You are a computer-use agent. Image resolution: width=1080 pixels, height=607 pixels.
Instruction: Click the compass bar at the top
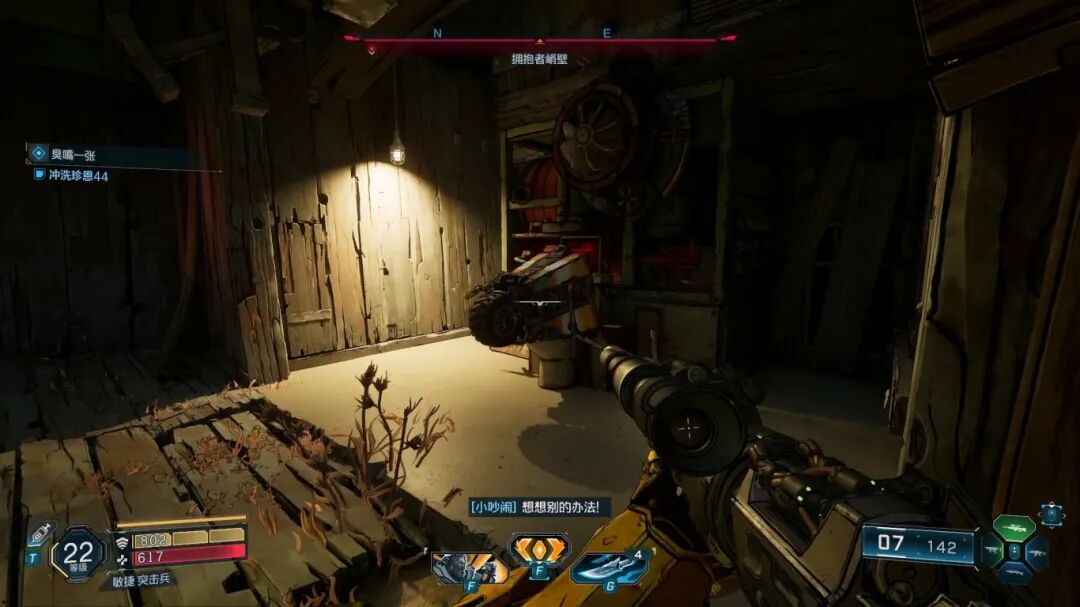click(540, 40)
